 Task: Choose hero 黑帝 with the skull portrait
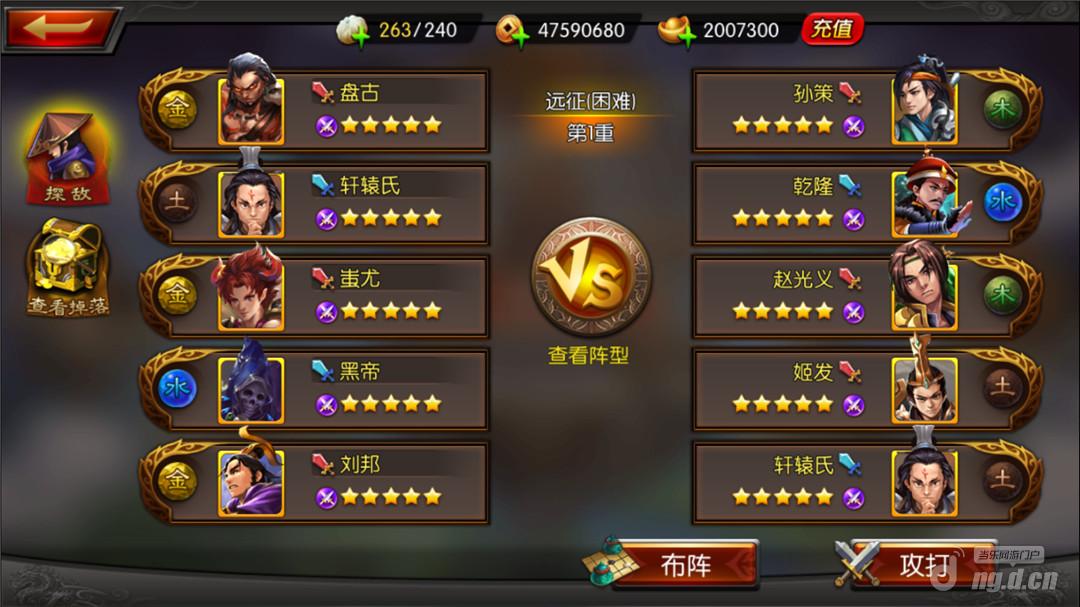(251, 387)
